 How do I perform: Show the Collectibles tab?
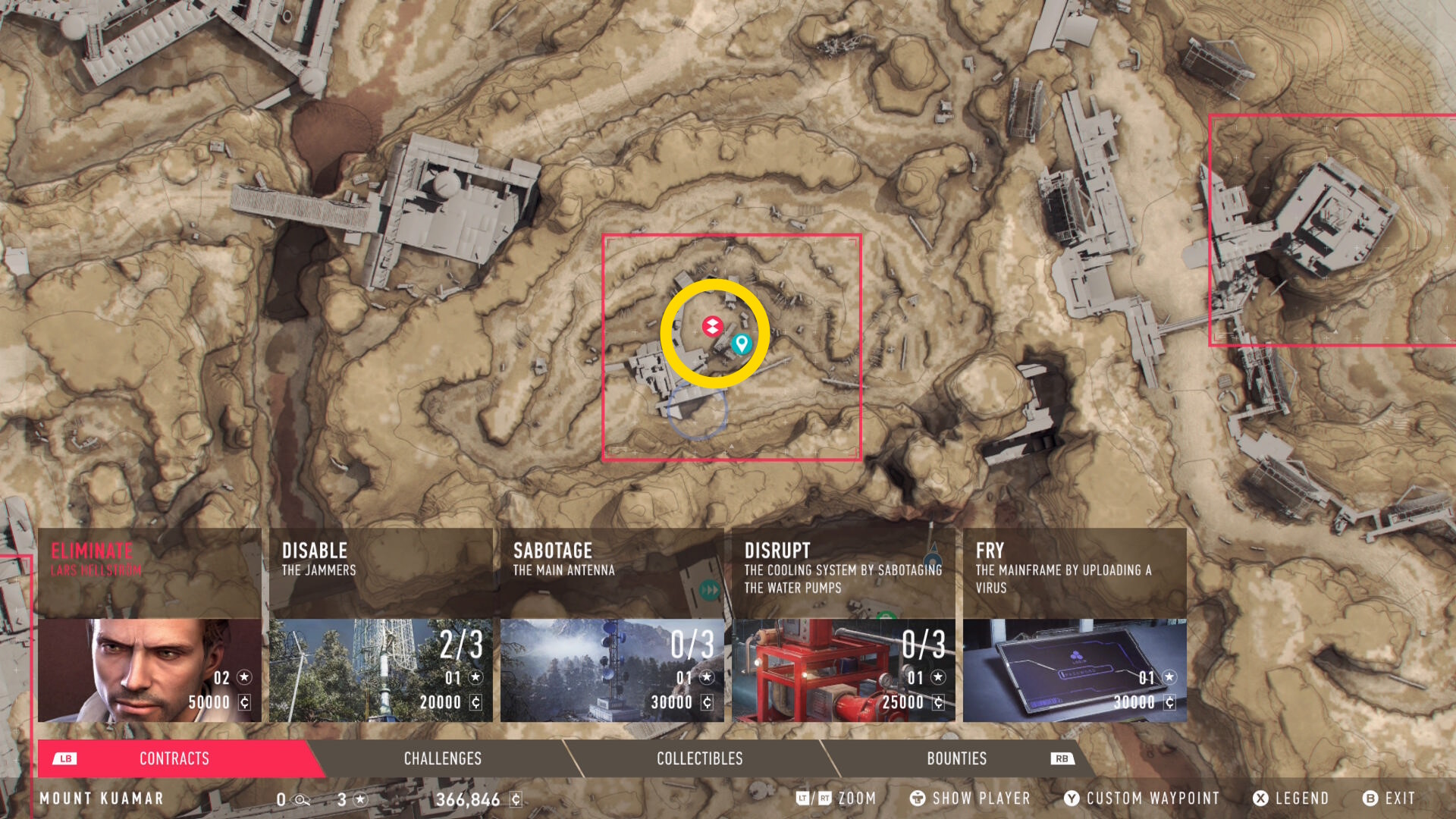point(699,758)
